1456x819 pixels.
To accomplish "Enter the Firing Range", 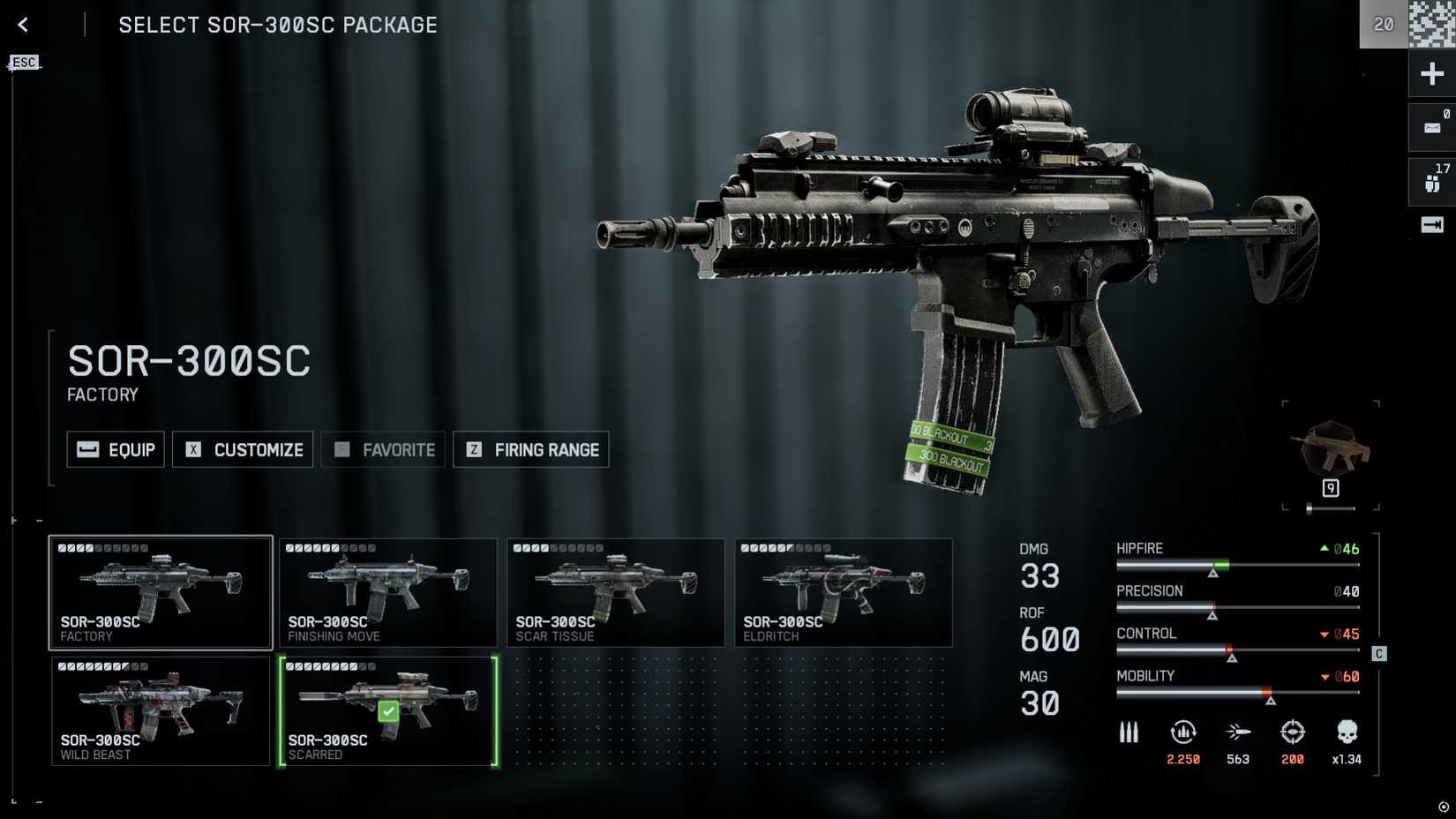I will 530,449.
